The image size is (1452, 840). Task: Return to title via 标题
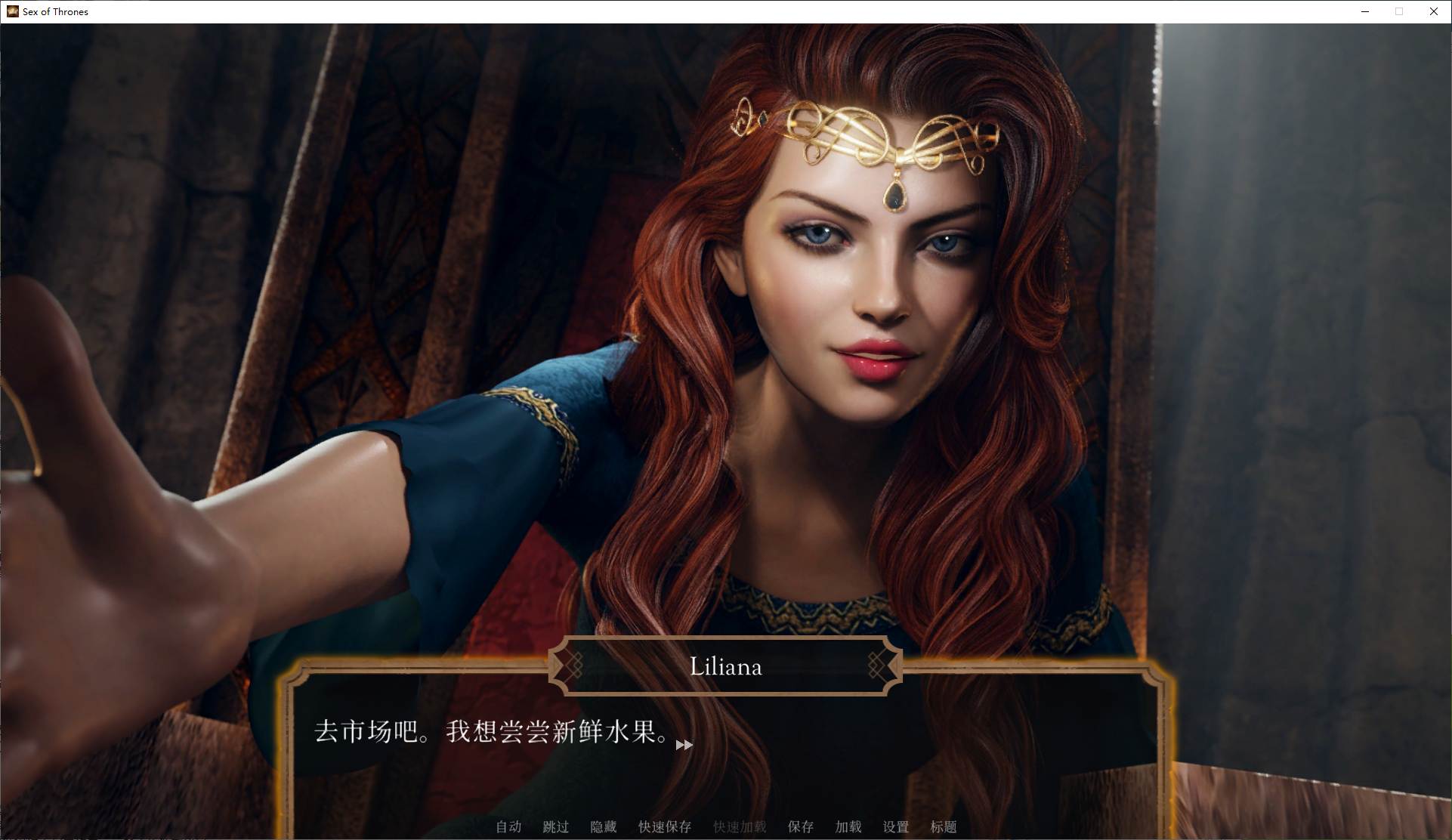[944, 827]
